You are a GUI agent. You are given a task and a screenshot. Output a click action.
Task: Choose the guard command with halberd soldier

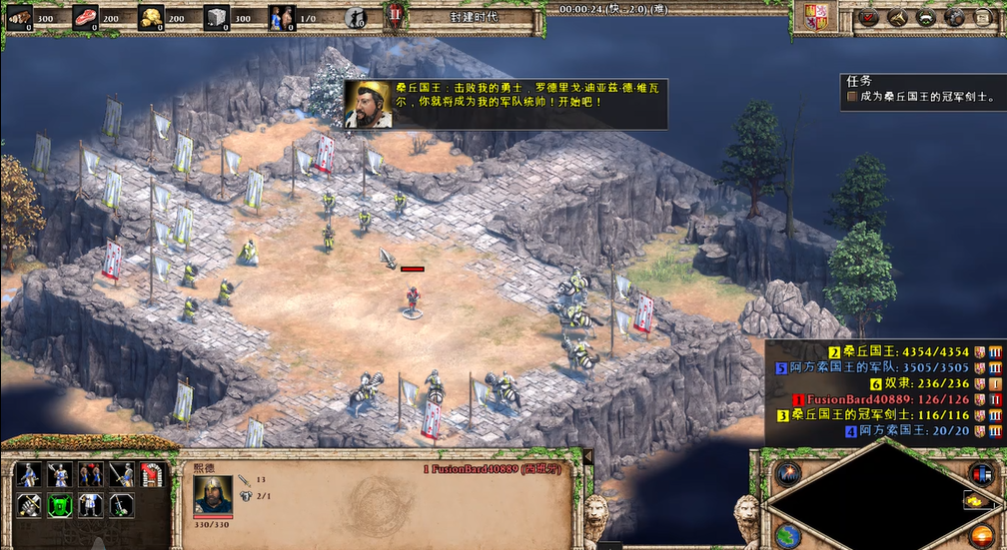click(60, 474)
